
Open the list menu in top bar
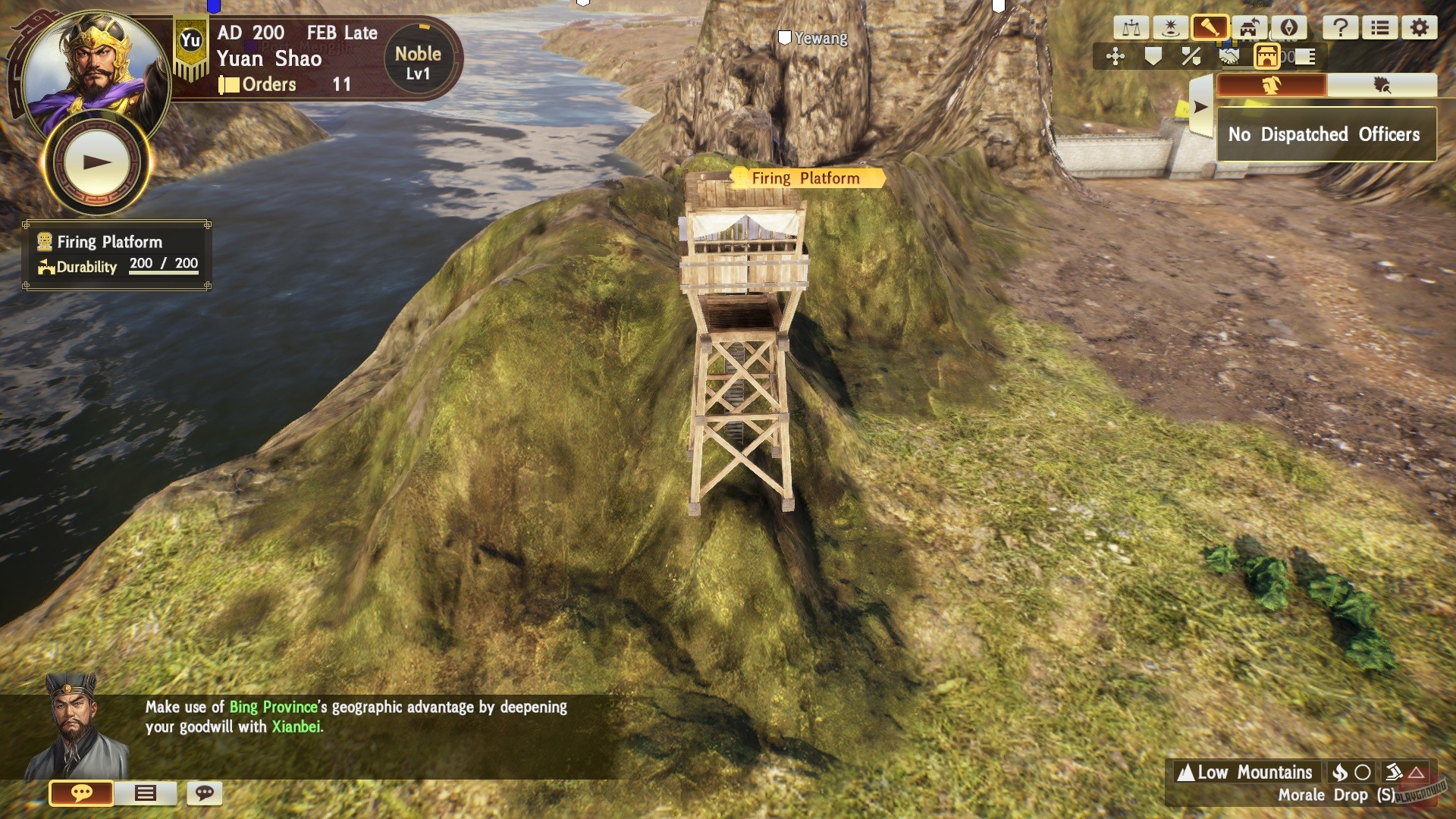pyautogui.click(x=1379, y=29)
